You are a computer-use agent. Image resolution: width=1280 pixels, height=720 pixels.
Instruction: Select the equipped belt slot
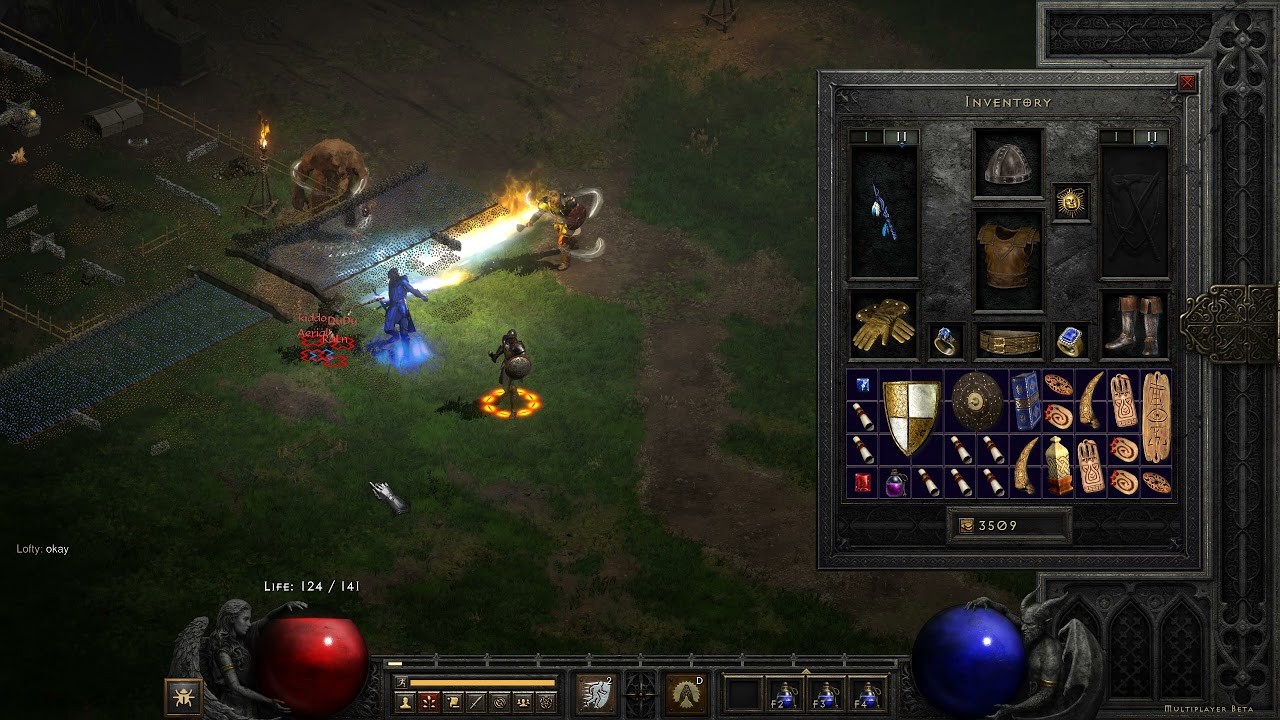(x=1008, y=342)
